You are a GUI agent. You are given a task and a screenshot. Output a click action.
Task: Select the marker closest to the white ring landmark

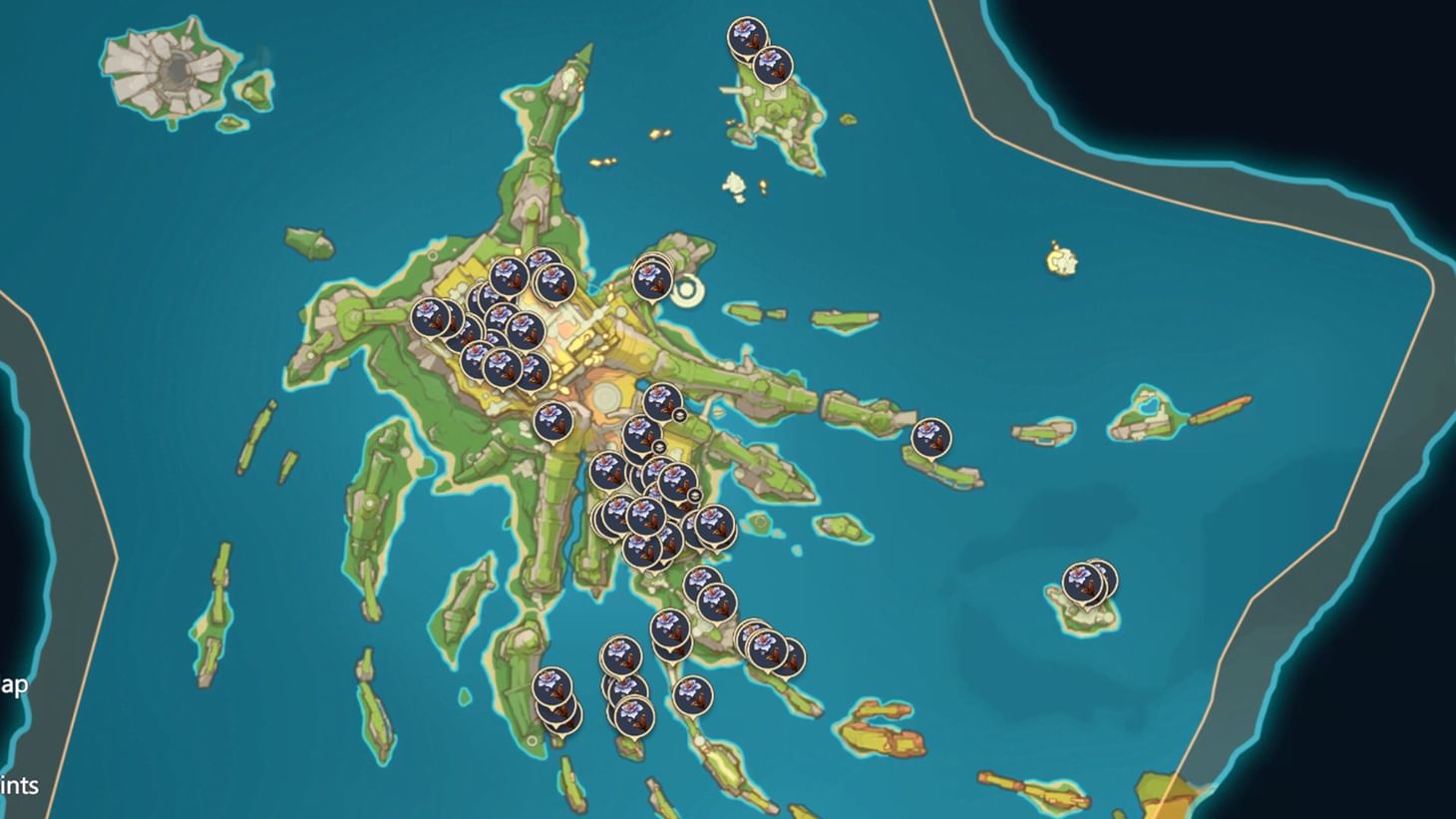click(x=653, y=279)
